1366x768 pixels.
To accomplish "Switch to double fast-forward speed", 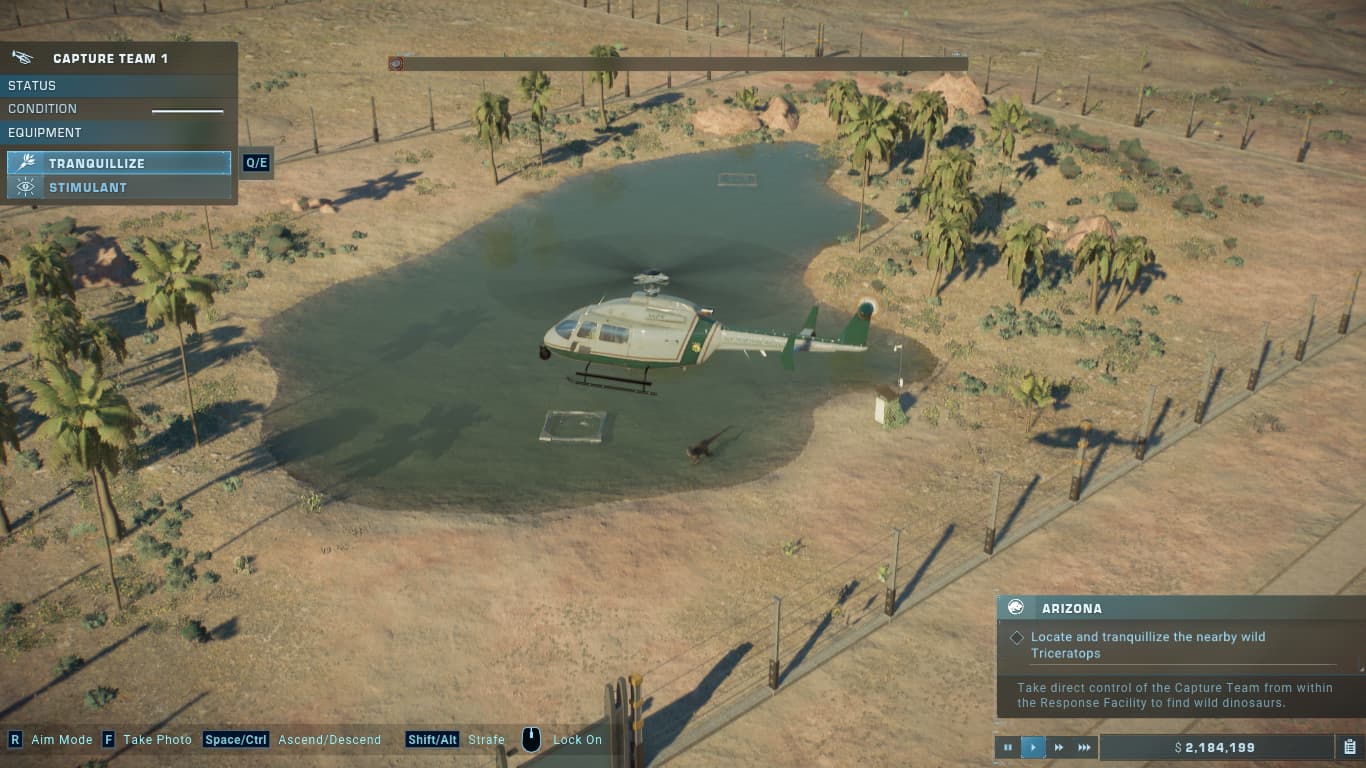I will (x=1059, y=747).
